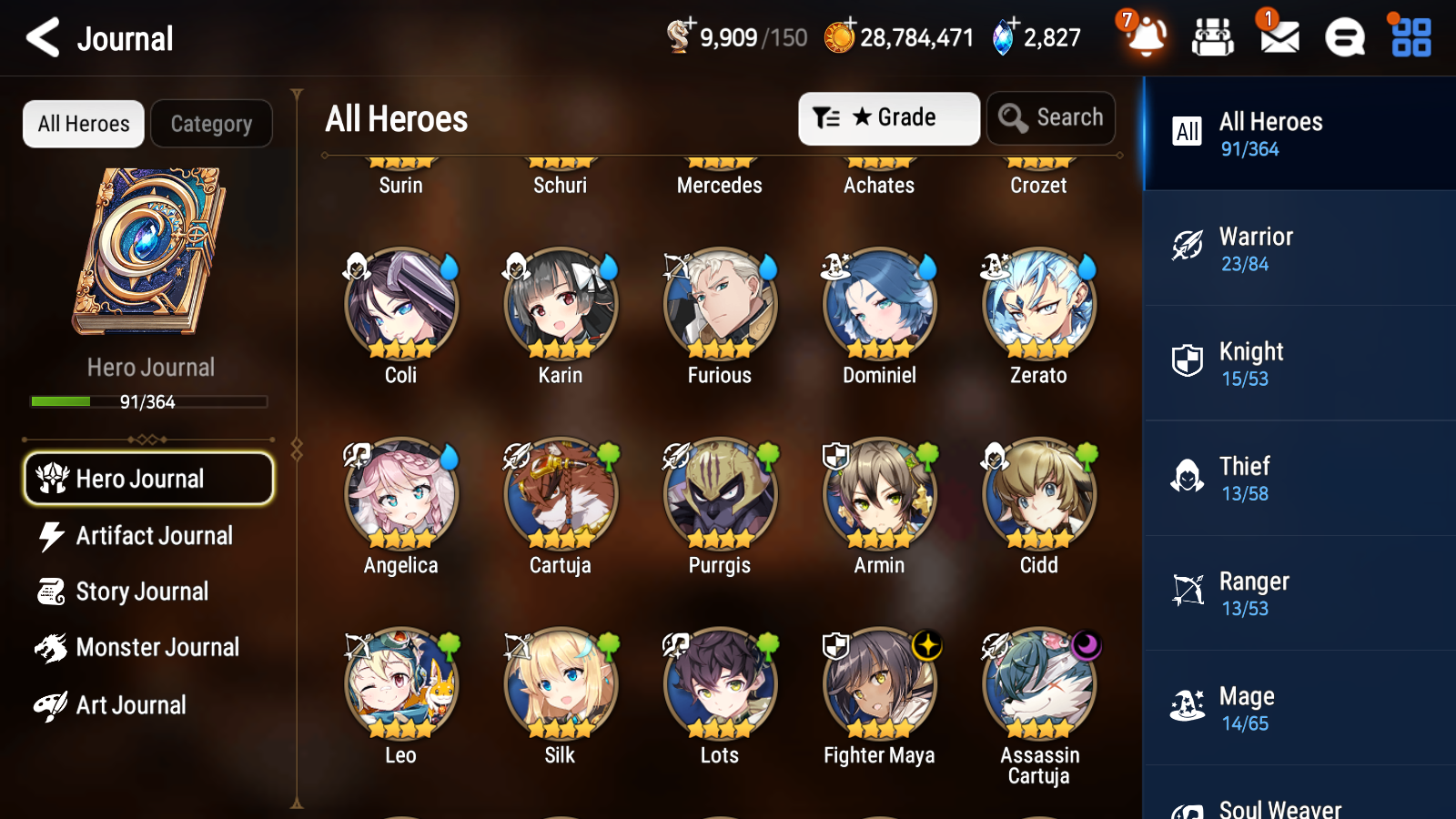
Task: Go back using the Journal back arrow
Action: (43, 37)
